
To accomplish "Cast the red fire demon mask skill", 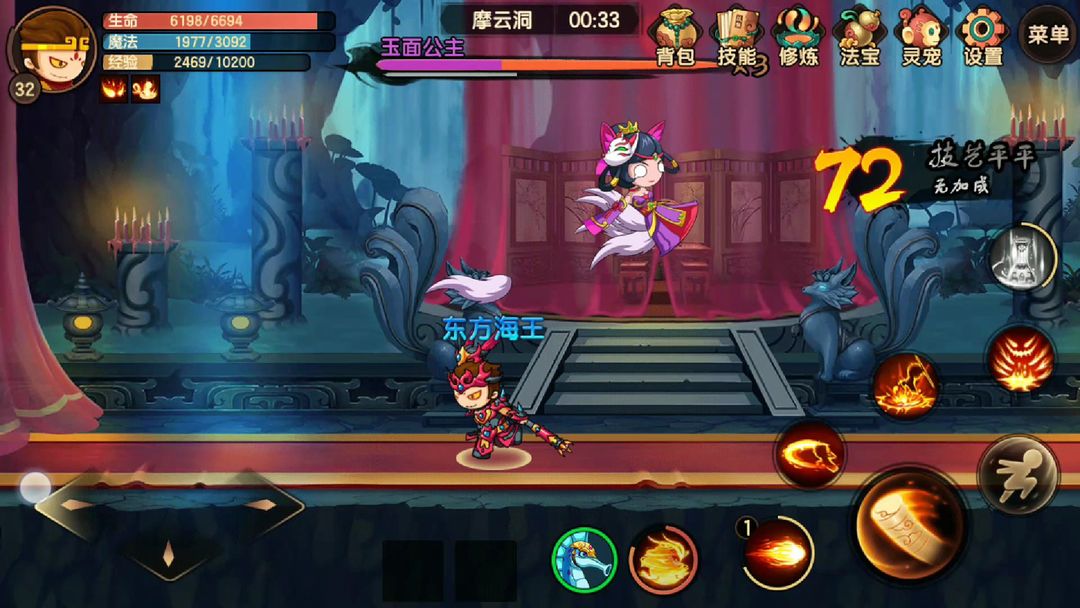I will (1020, 357).
